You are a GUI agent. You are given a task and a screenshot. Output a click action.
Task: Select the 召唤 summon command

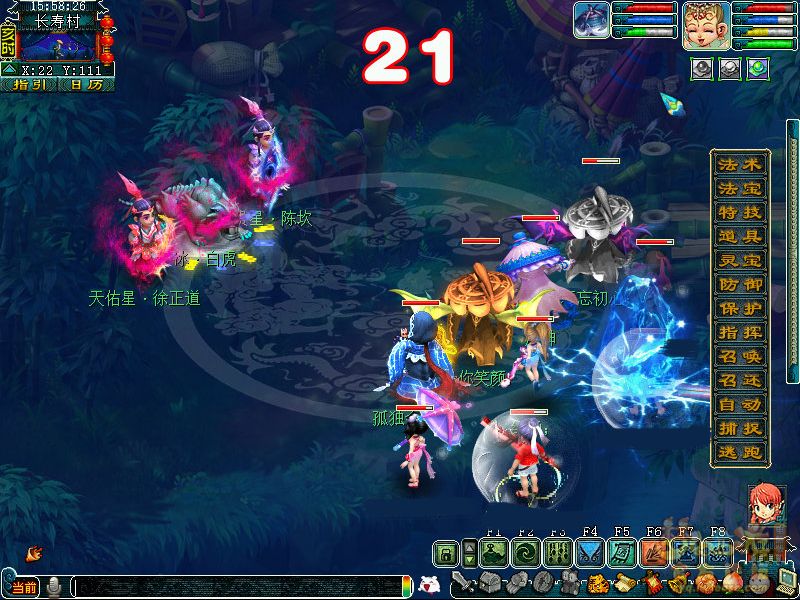(x=740, y=357)
